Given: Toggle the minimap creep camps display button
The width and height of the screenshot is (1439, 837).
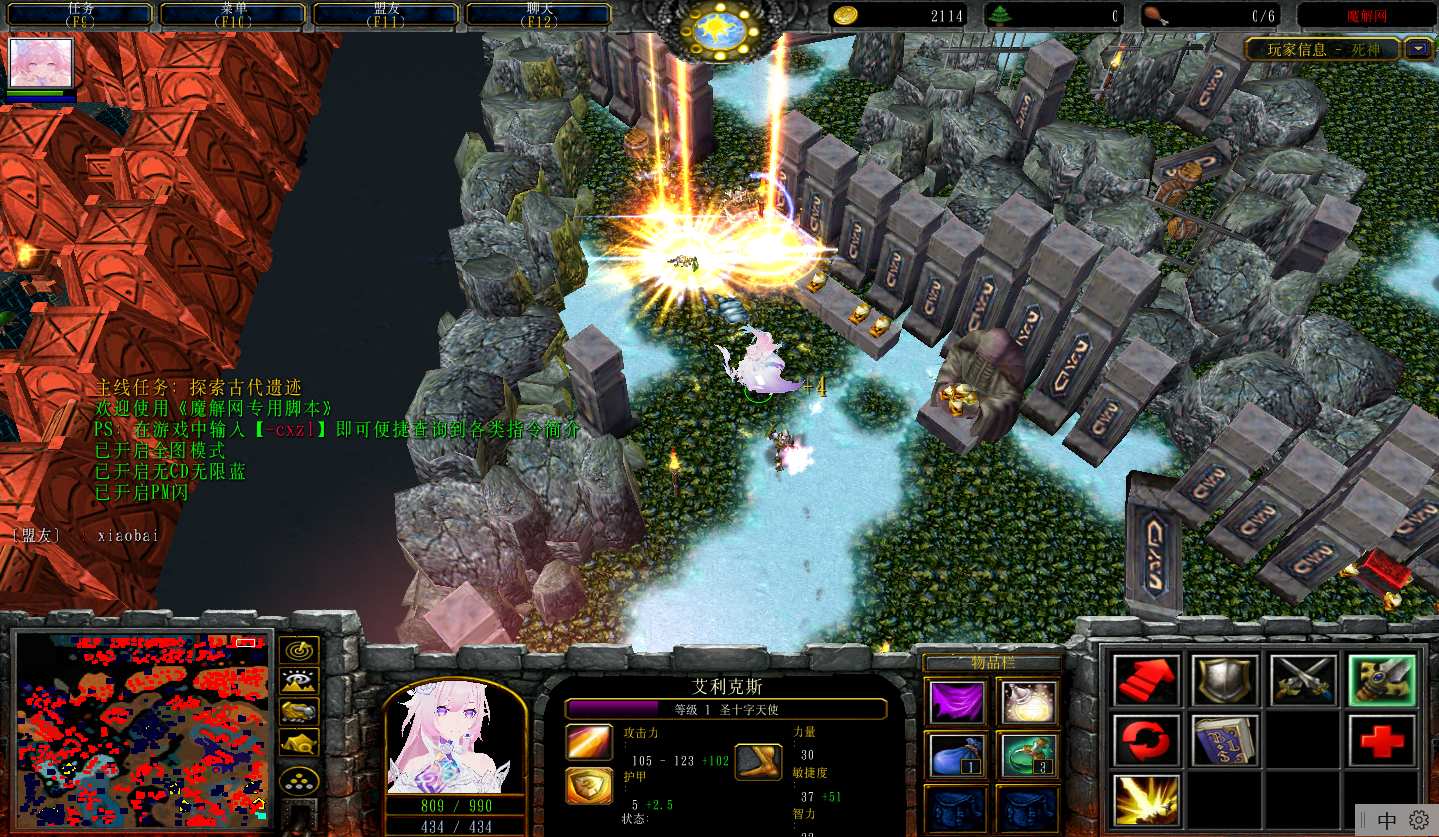Looking at the screenshot, I should pos(299,742).
